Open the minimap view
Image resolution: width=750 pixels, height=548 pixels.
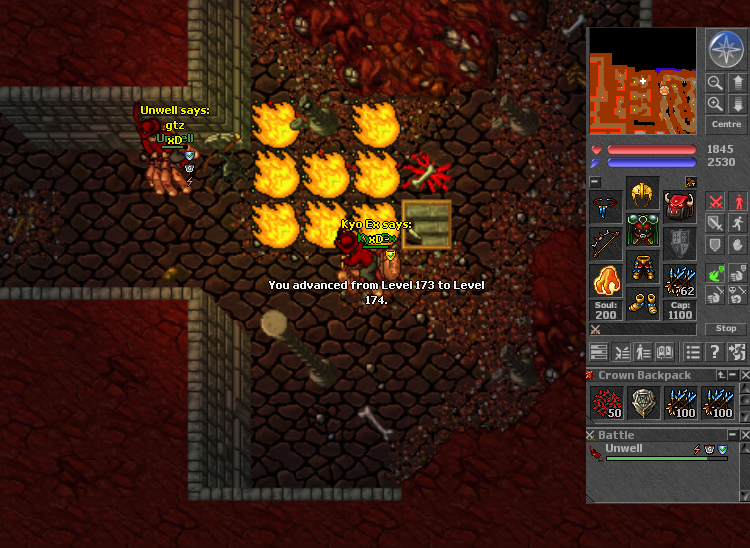click(x=641, y=82)
